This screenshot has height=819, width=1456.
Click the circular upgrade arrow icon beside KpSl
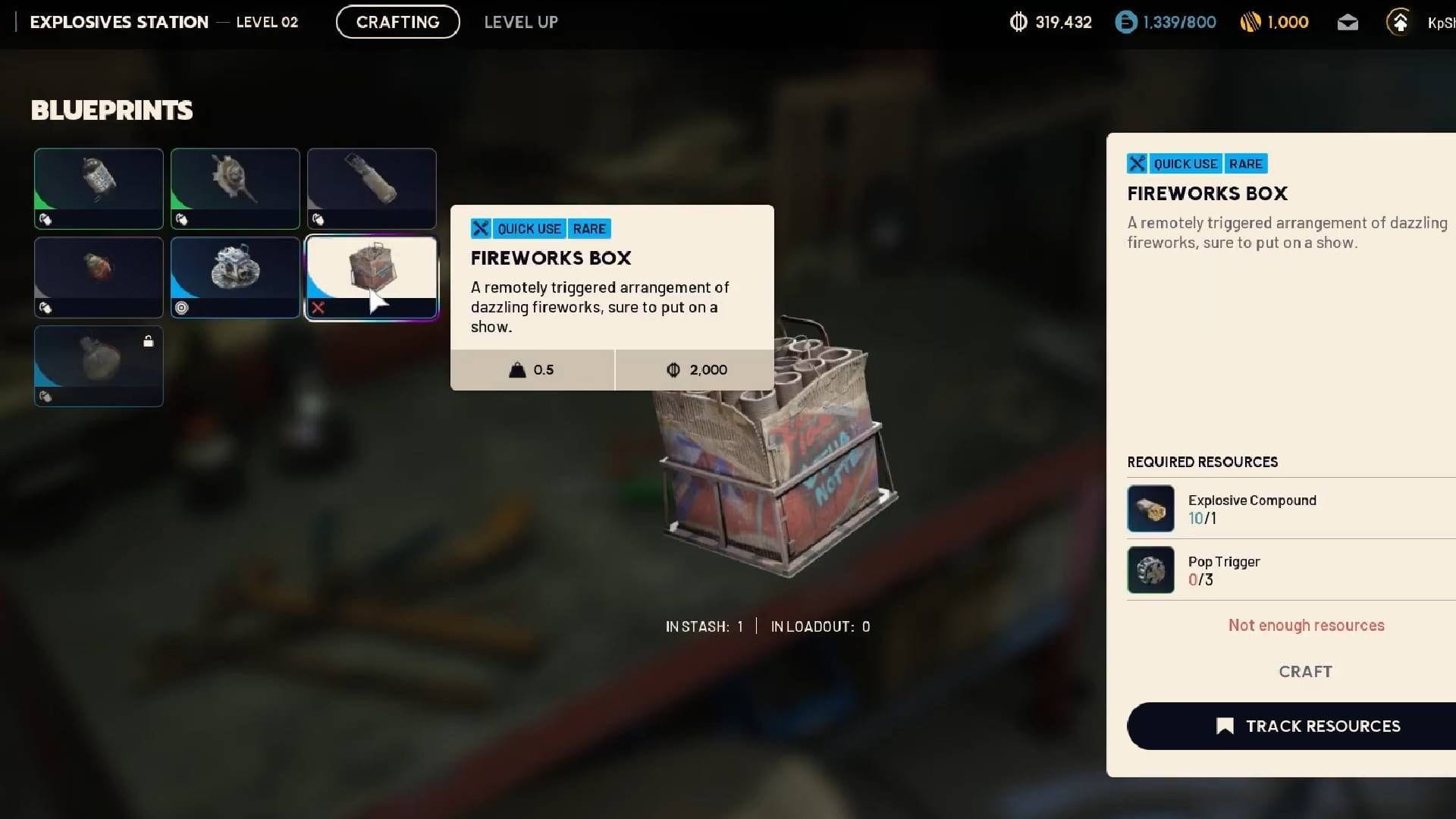point(1399,23)
